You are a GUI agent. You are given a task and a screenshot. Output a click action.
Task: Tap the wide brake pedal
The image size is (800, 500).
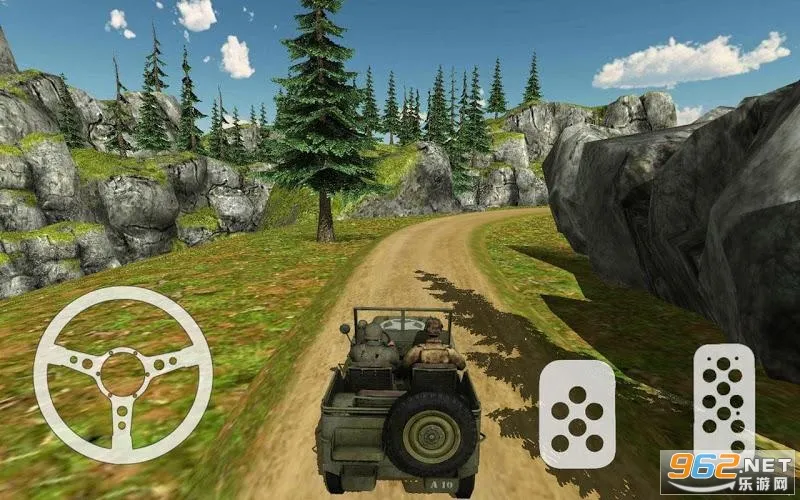click(x=577, y=413)
